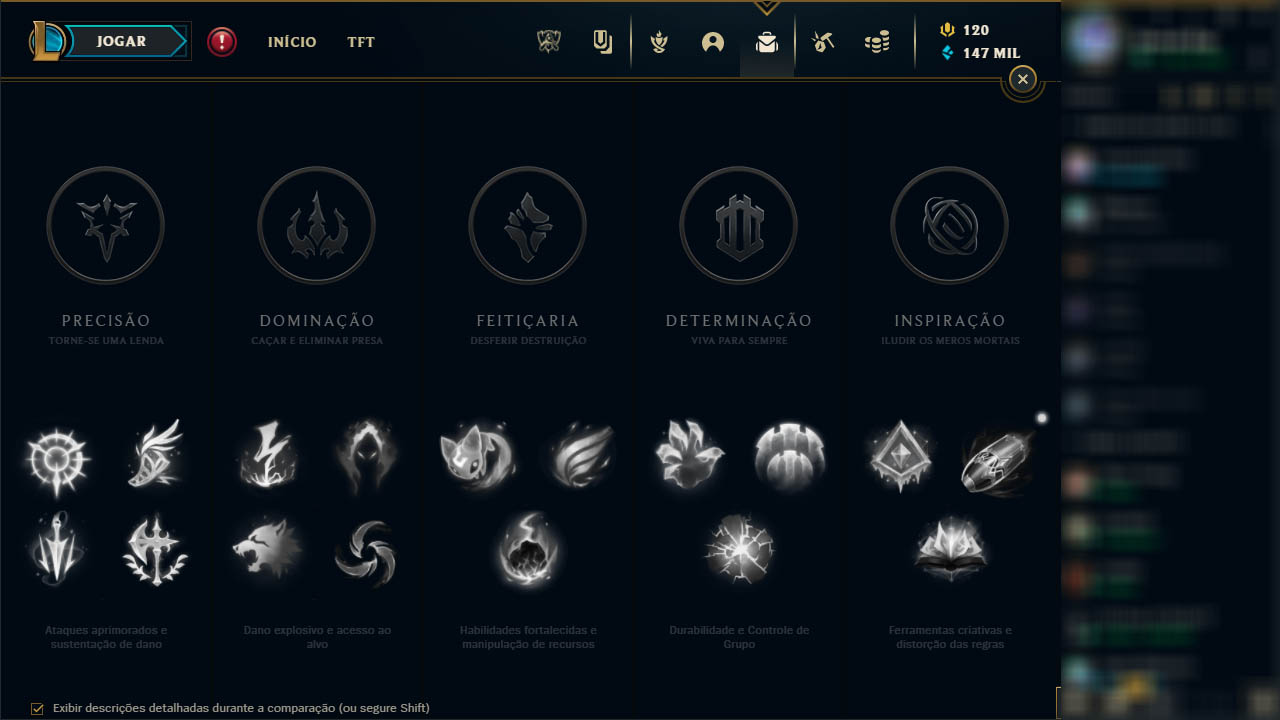Select the Press the Attack keystone rune
This screenshot has width=1280, height=720.
point(57,460)
